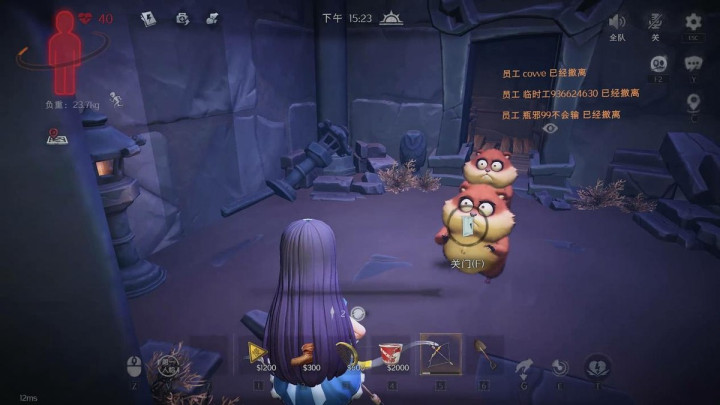Open the emote face icon
720x405 pixels.
tap(658, 64)
